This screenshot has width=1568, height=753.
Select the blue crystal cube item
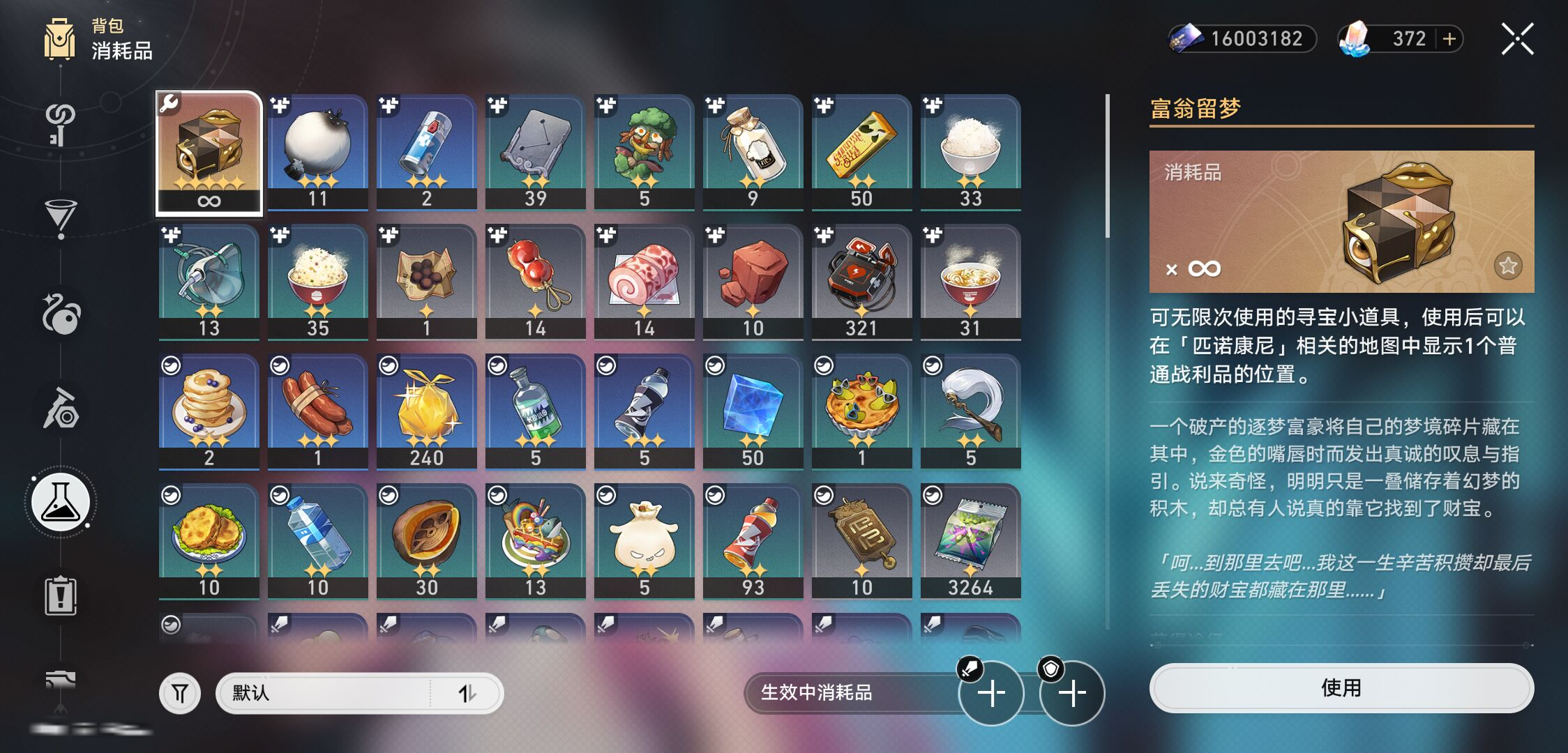point(753,411)
